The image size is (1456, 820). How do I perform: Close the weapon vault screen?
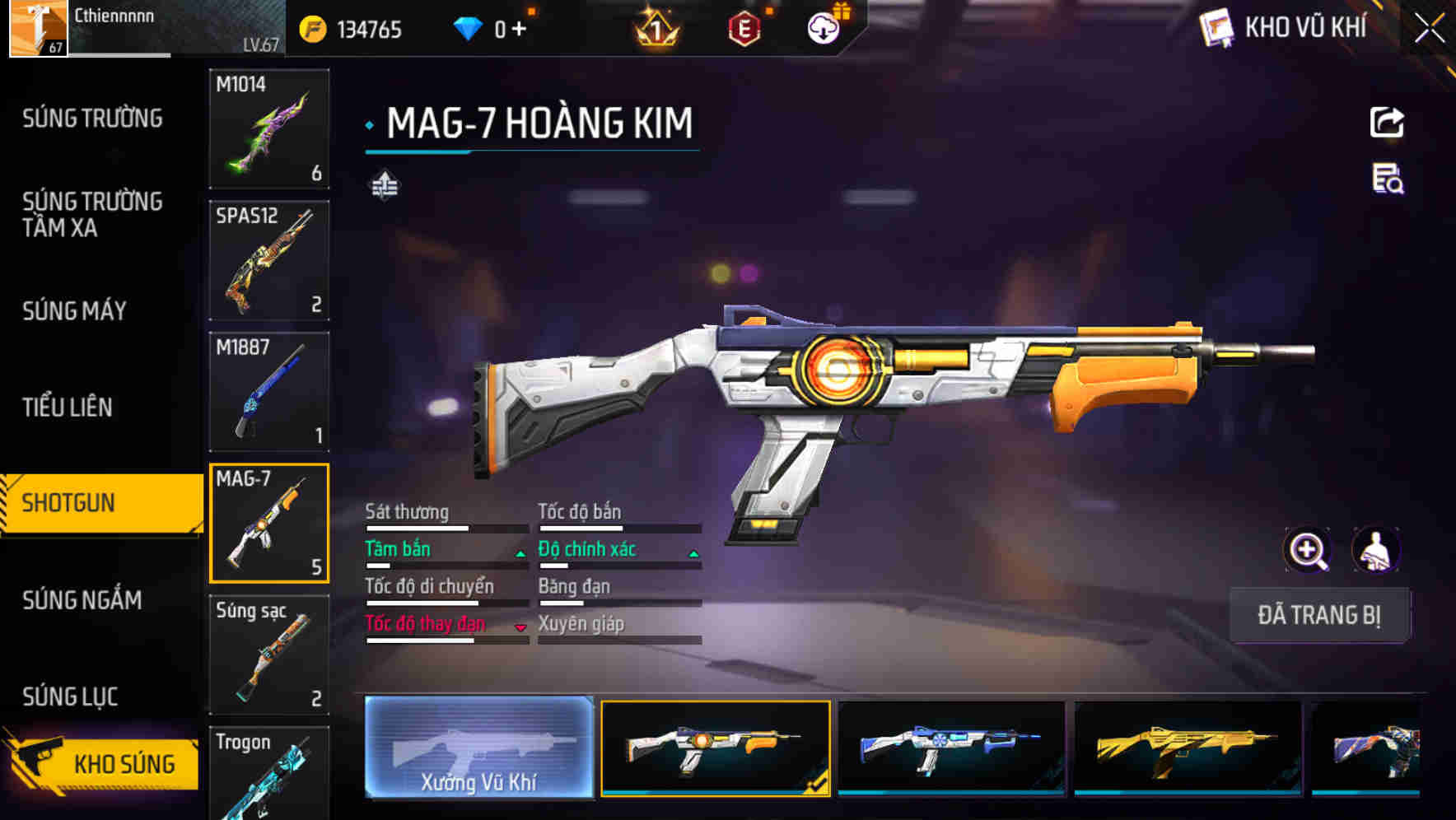1430,28
